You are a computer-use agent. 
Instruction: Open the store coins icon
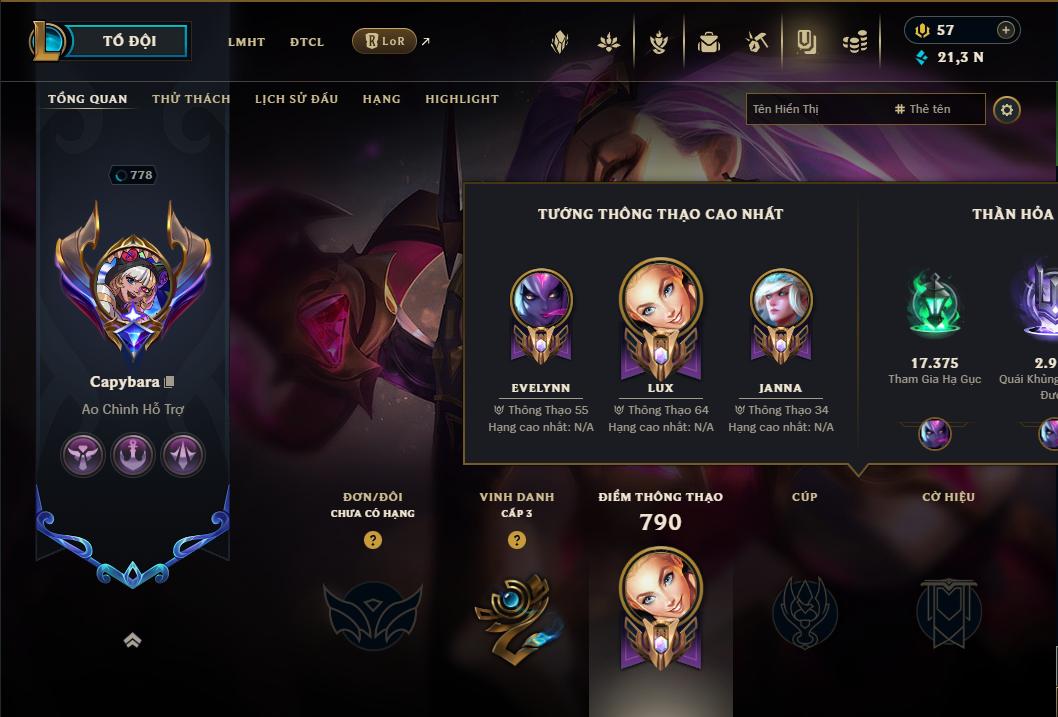tap(854, 42)
